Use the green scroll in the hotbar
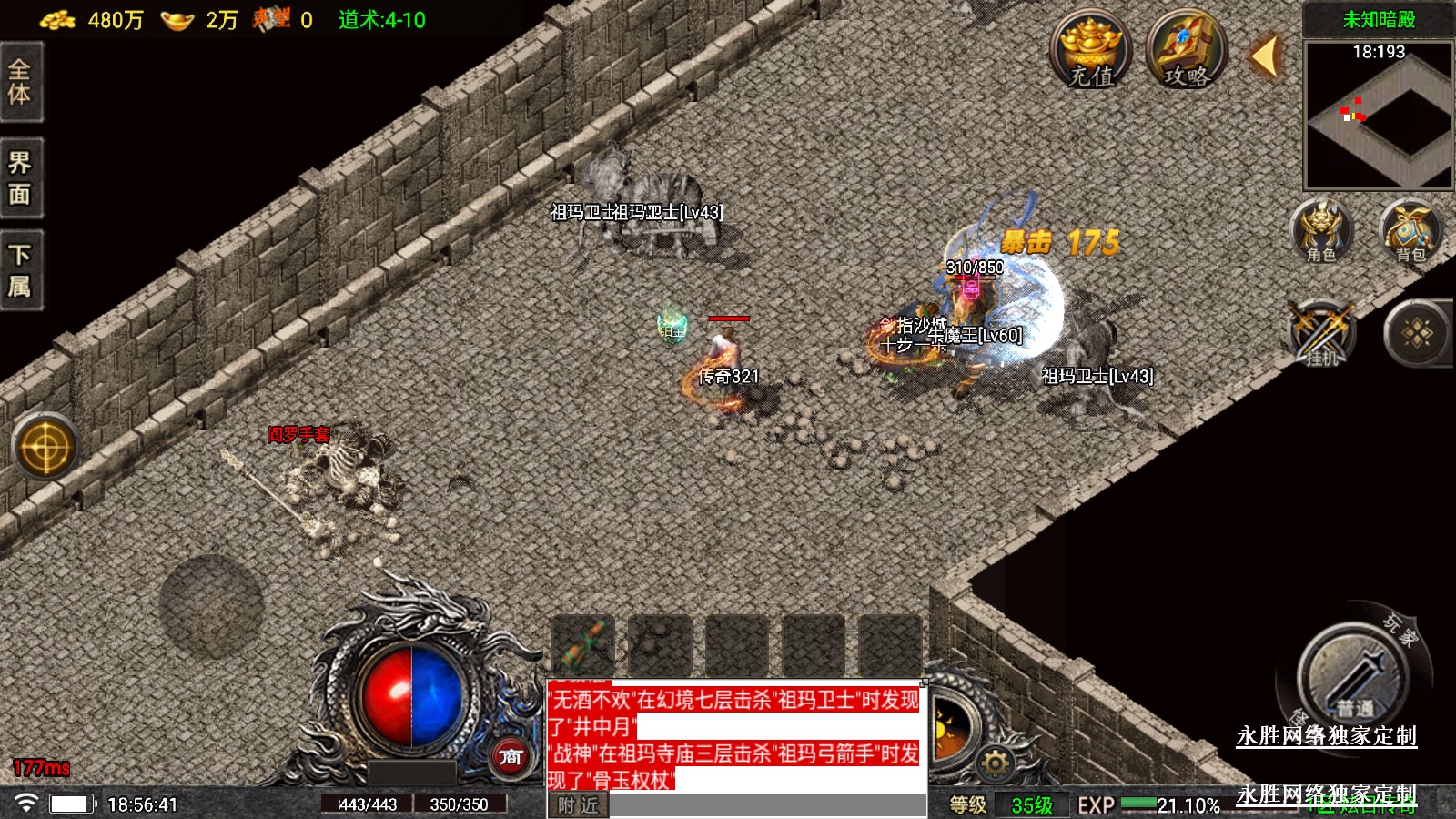1456x819 pixels. coord(583,645)
